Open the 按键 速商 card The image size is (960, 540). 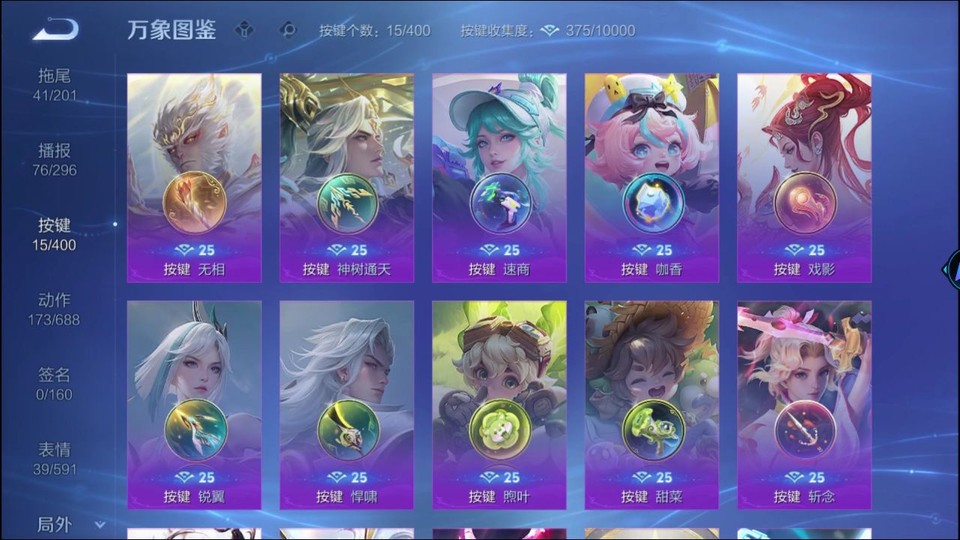(499, 178)
